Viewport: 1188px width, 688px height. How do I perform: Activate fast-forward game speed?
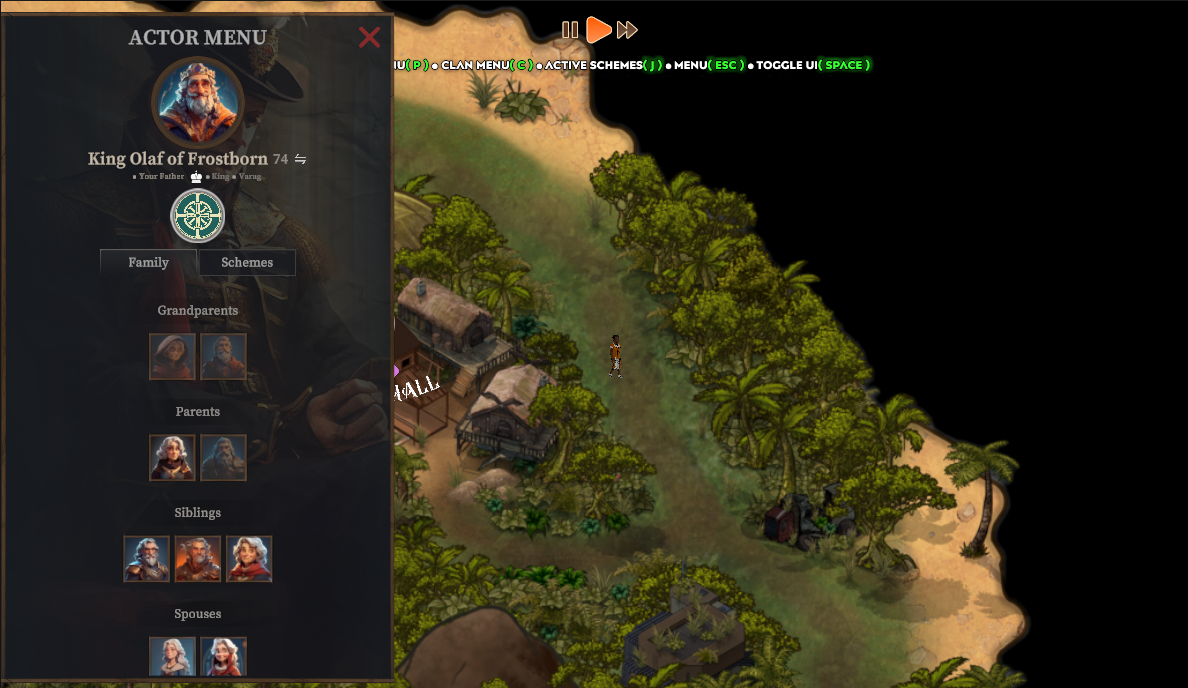pyautogui.click(x=627, y=30)
